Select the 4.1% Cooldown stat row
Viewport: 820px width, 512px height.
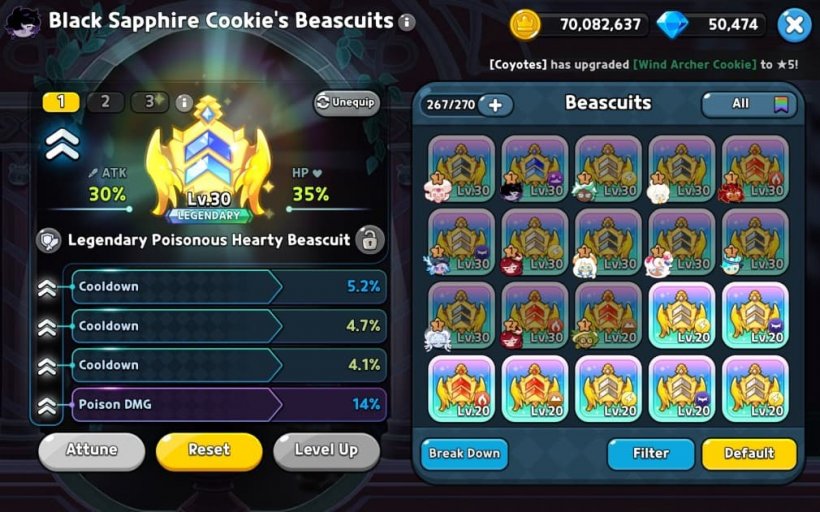pyautogui.click(x=228, y=365)
